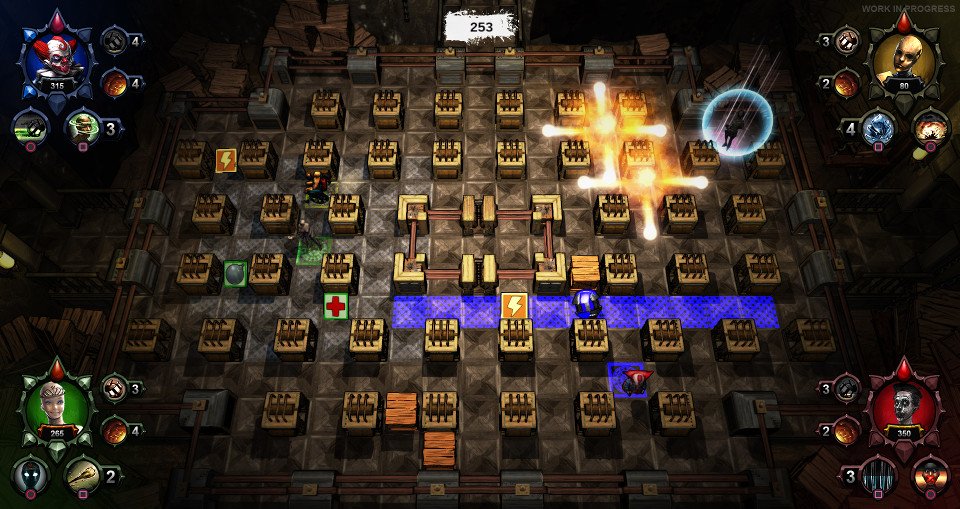Use the bald player's explosion ability
The image size is (960, 509).
(930, 127)
